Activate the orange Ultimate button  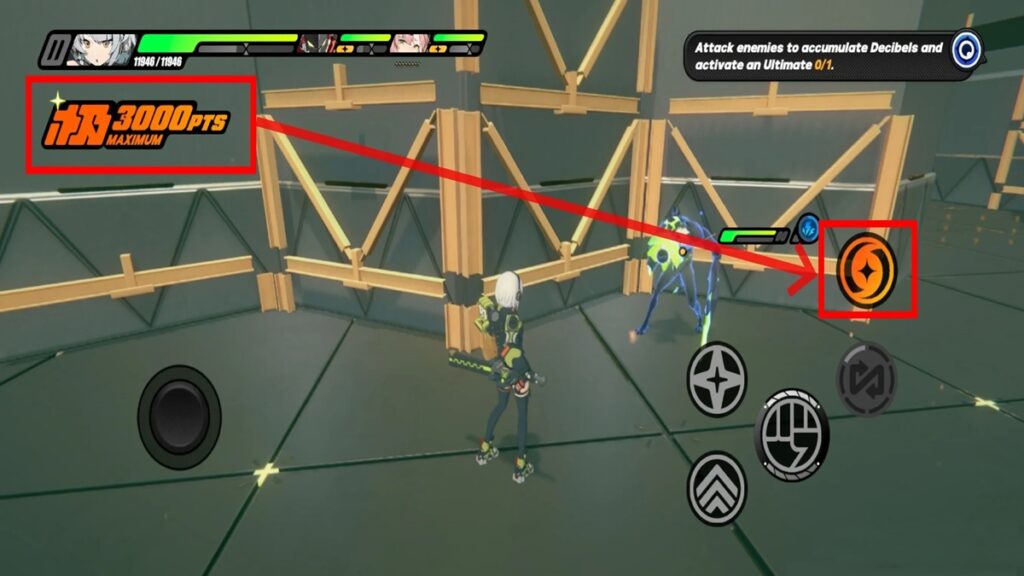867,270
